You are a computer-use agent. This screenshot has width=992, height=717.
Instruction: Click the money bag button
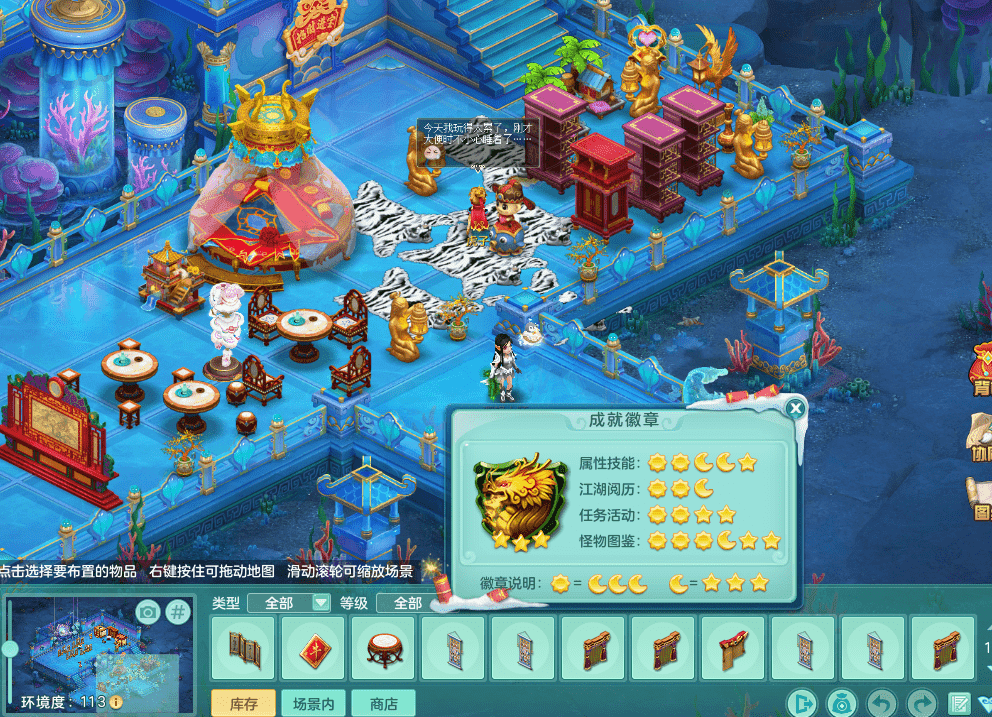(x=841, y=702)
